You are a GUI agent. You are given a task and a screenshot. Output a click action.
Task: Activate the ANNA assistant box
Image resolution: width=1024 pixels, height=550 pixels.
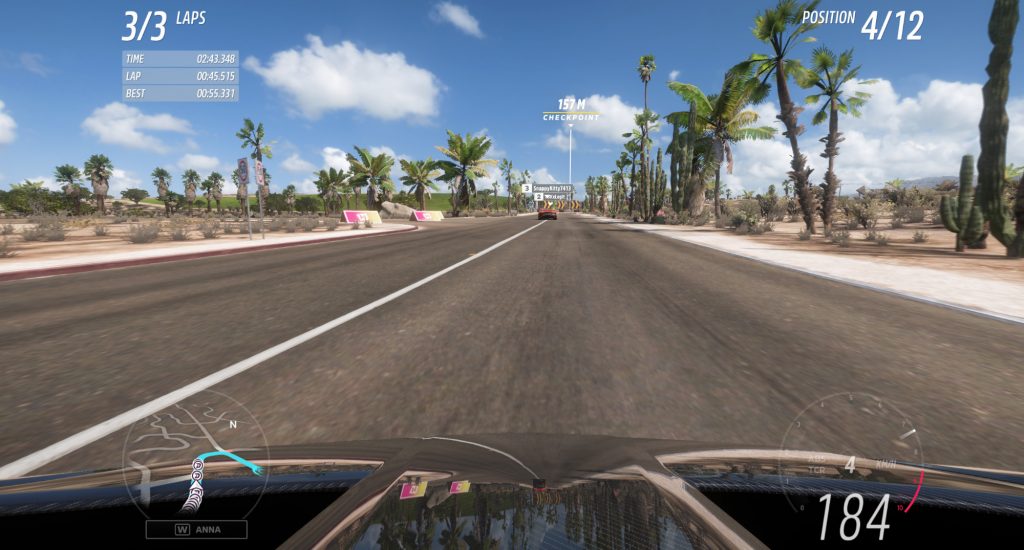196,530
